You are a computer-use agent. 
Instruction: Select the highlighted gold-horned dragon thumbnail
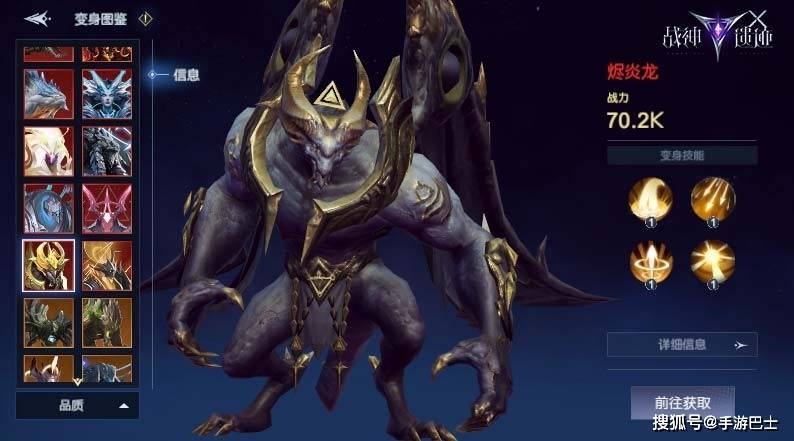pyautogui.click(x=48, y=265)
